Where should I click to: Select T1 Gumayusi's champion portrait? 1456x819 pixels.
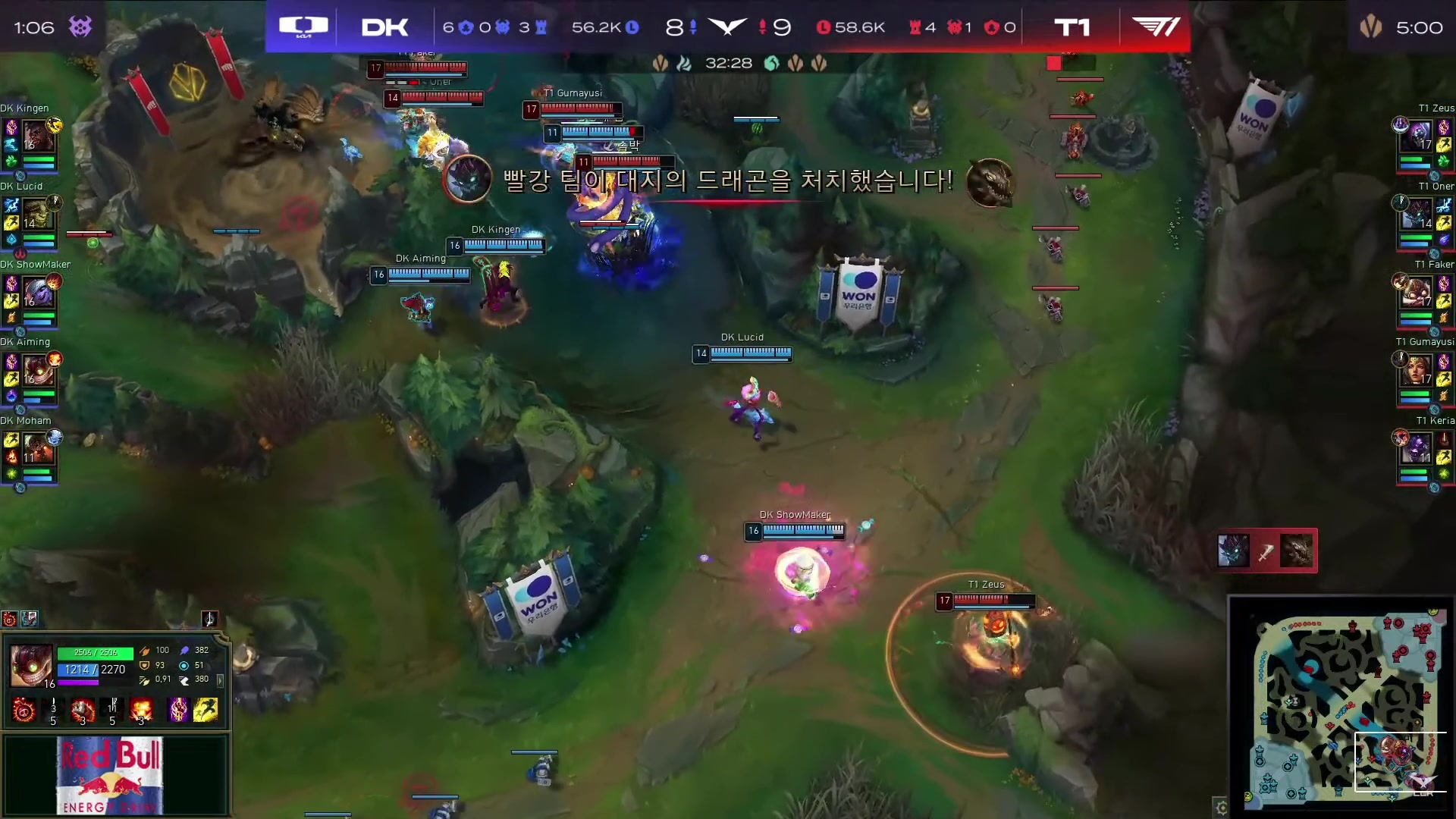click(1418, 372)
